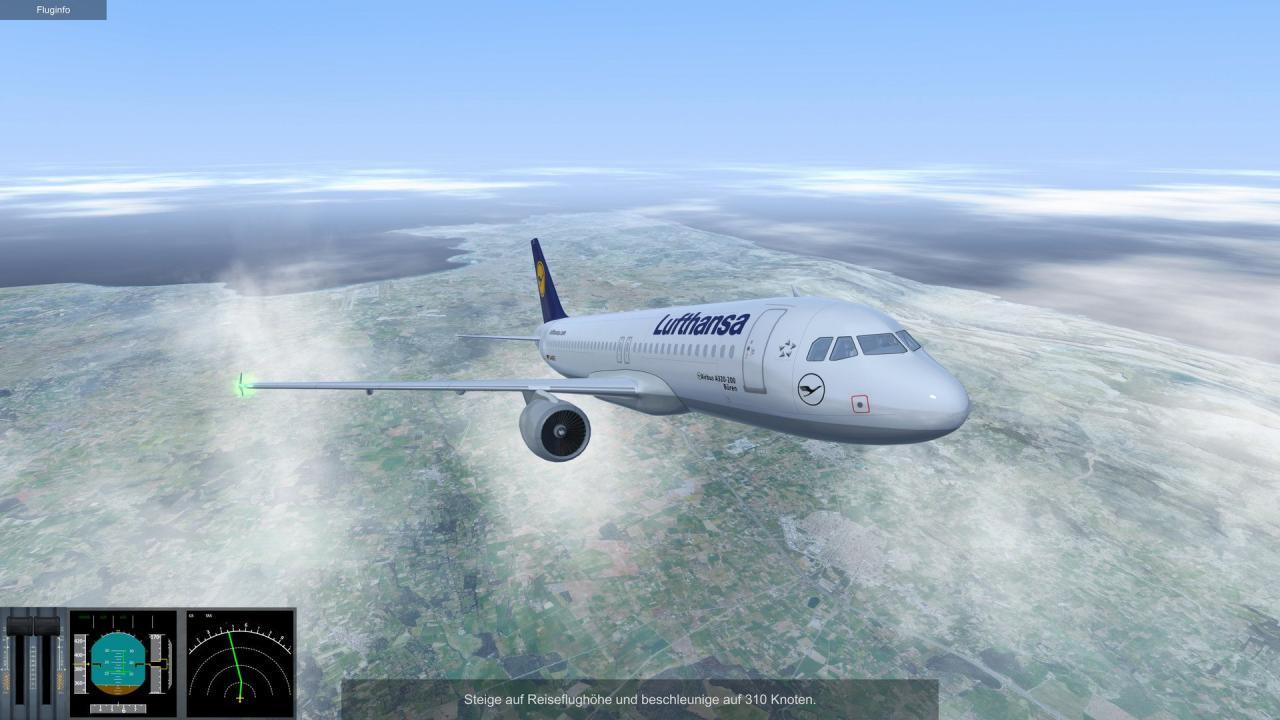Image resolution: width=1280 pixels, height=720 pixels.
Task: Click the speed tape on the primary flight display
Action: tap(80, 663)
